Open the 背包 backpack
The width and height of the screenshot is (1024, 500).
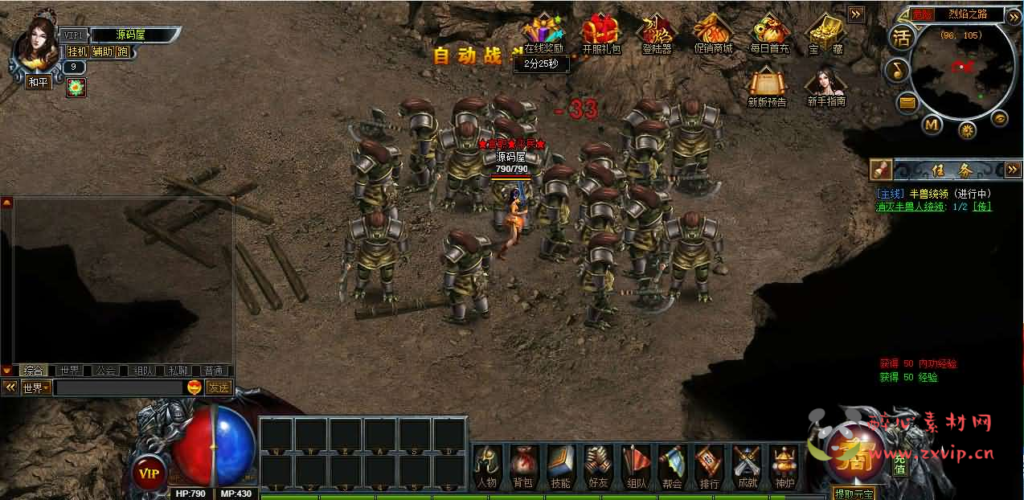[524, 463]
